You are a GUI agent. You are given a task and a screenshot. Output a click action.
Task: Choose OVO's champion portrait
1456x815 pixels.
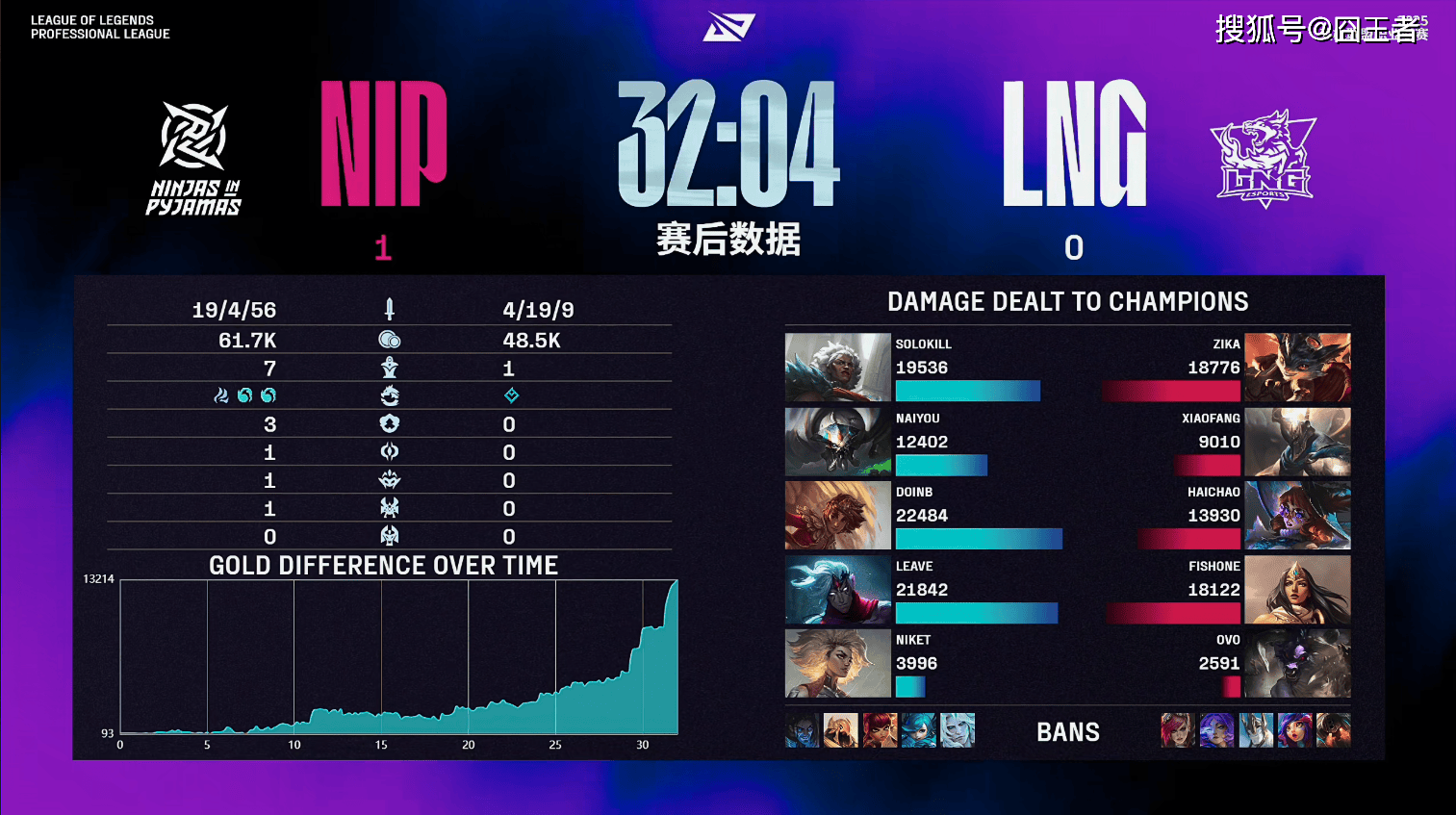tap(1297, 663)
